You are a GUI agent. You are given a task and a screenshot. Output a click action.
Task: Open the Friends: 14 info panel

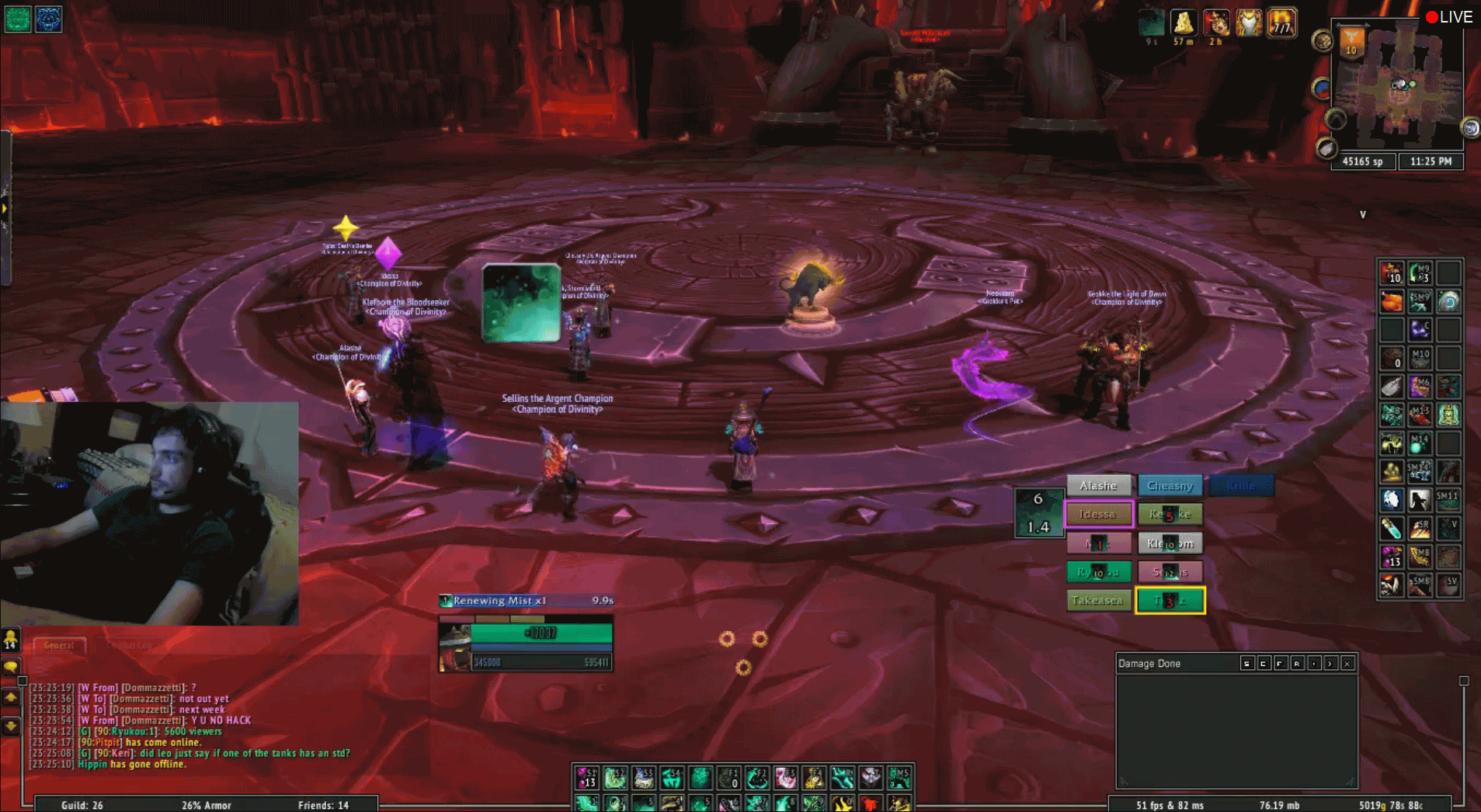323,805
